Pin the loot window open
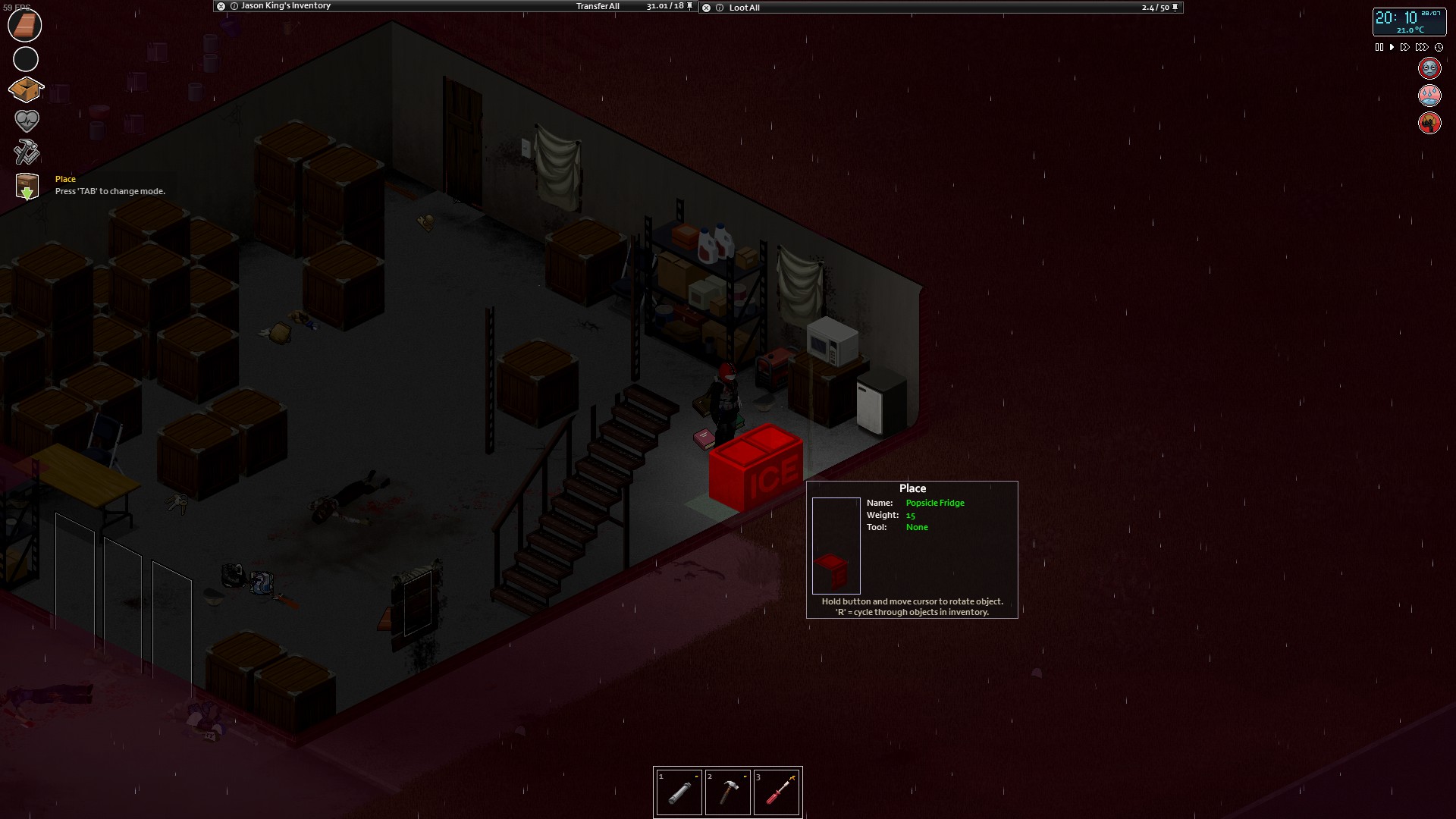Image resolution: width=1456 pixels, height=819 pixels. pos(1174,7)
